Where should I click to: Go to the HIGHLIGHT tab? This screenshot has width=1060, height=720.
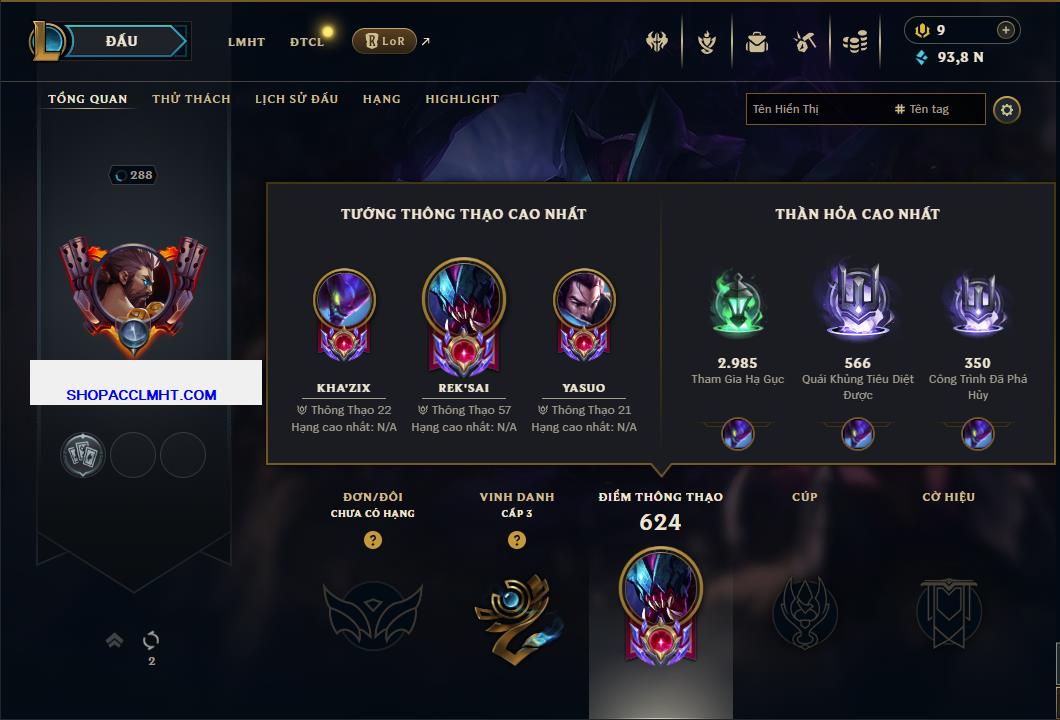pyautogui.click(x=462, y=99)
